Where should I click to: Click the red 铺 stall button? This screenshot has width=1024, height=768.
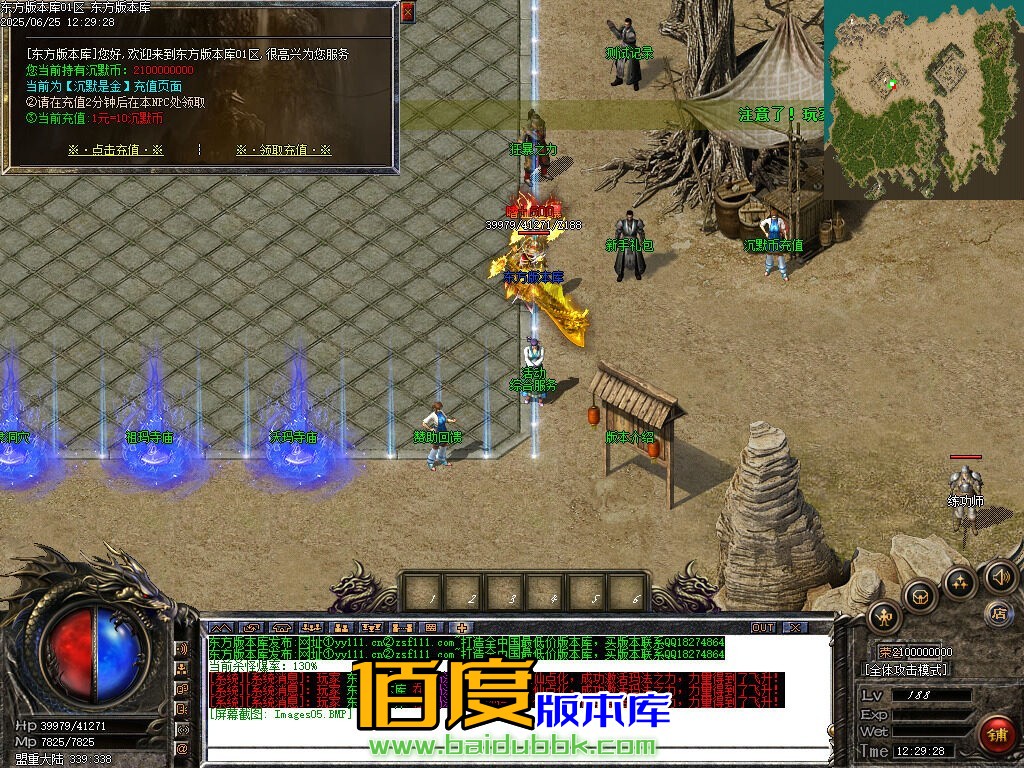pyautogui.click(x=996, y=735)
